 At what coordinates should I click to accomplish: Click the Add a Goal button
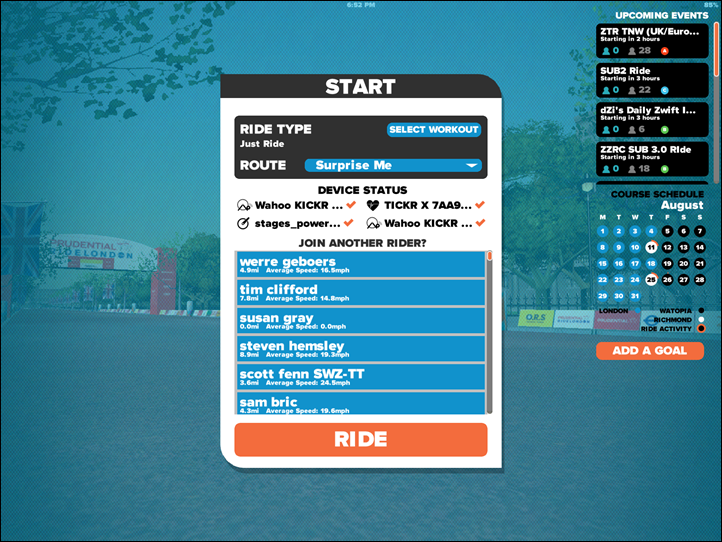pyautogui.click(x=650, y=351)
